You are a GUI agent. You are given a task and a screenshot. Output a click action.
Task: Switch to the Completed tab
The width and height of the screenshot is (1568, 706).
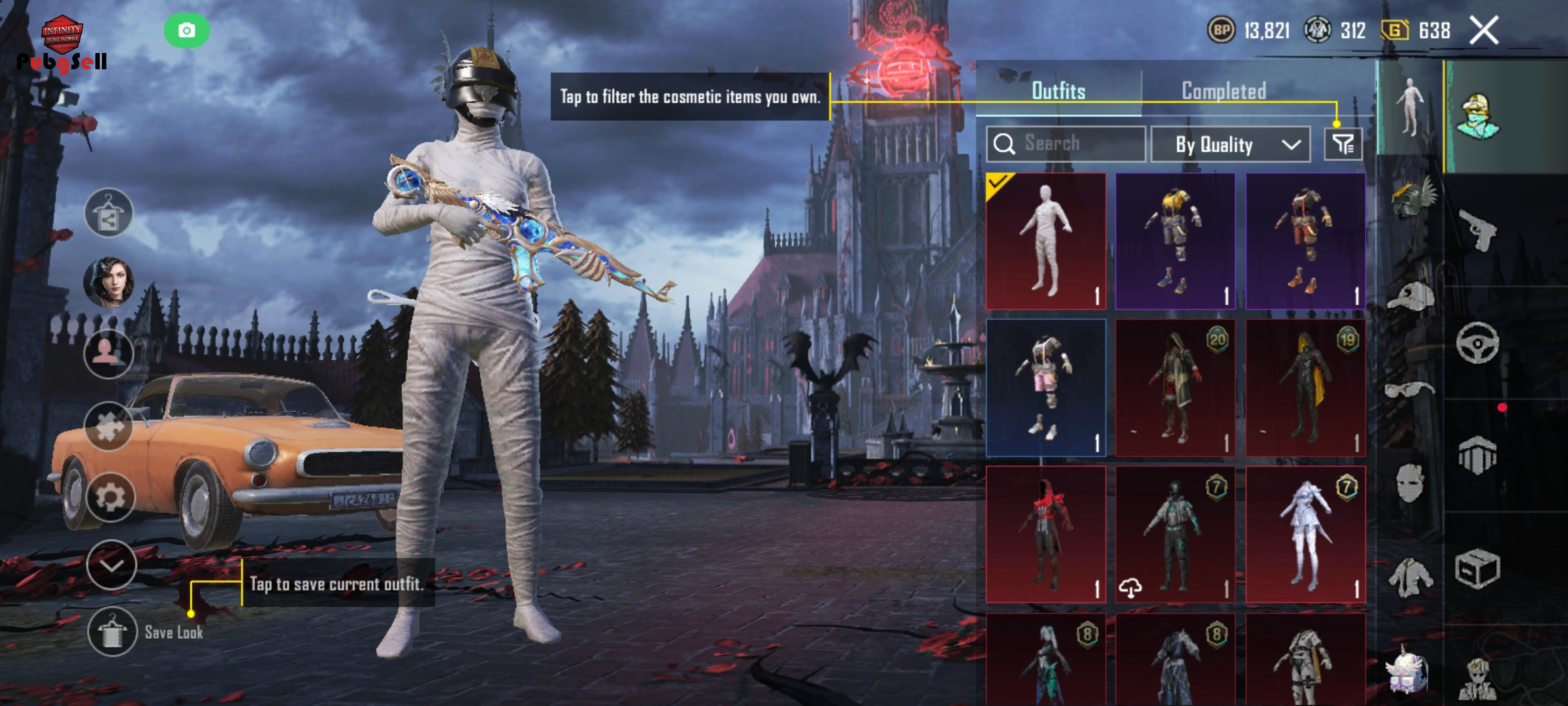pos(1224,91)
